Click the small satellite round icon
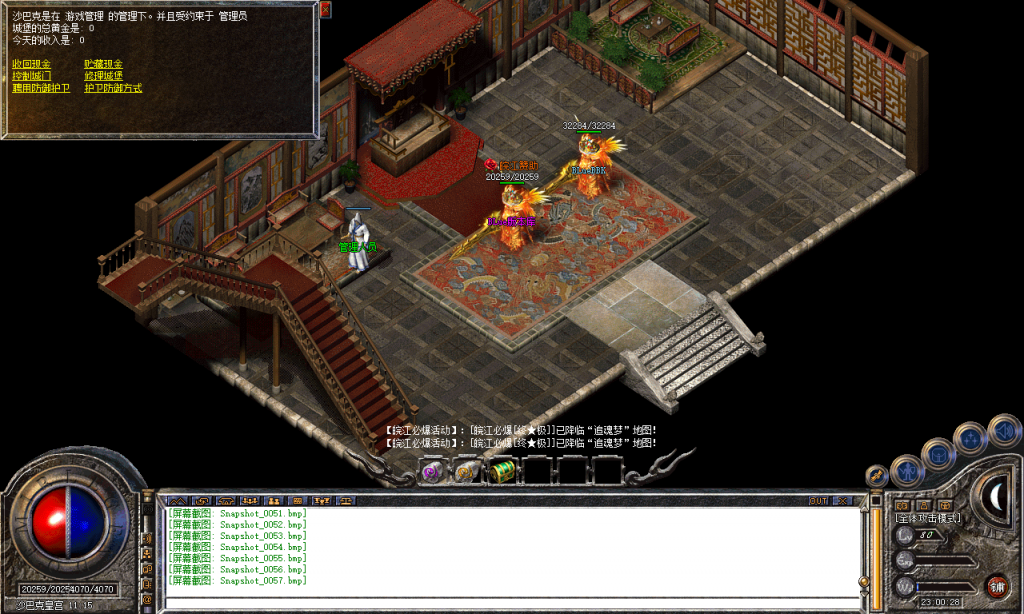The image size is (1024, 614). 877,474
